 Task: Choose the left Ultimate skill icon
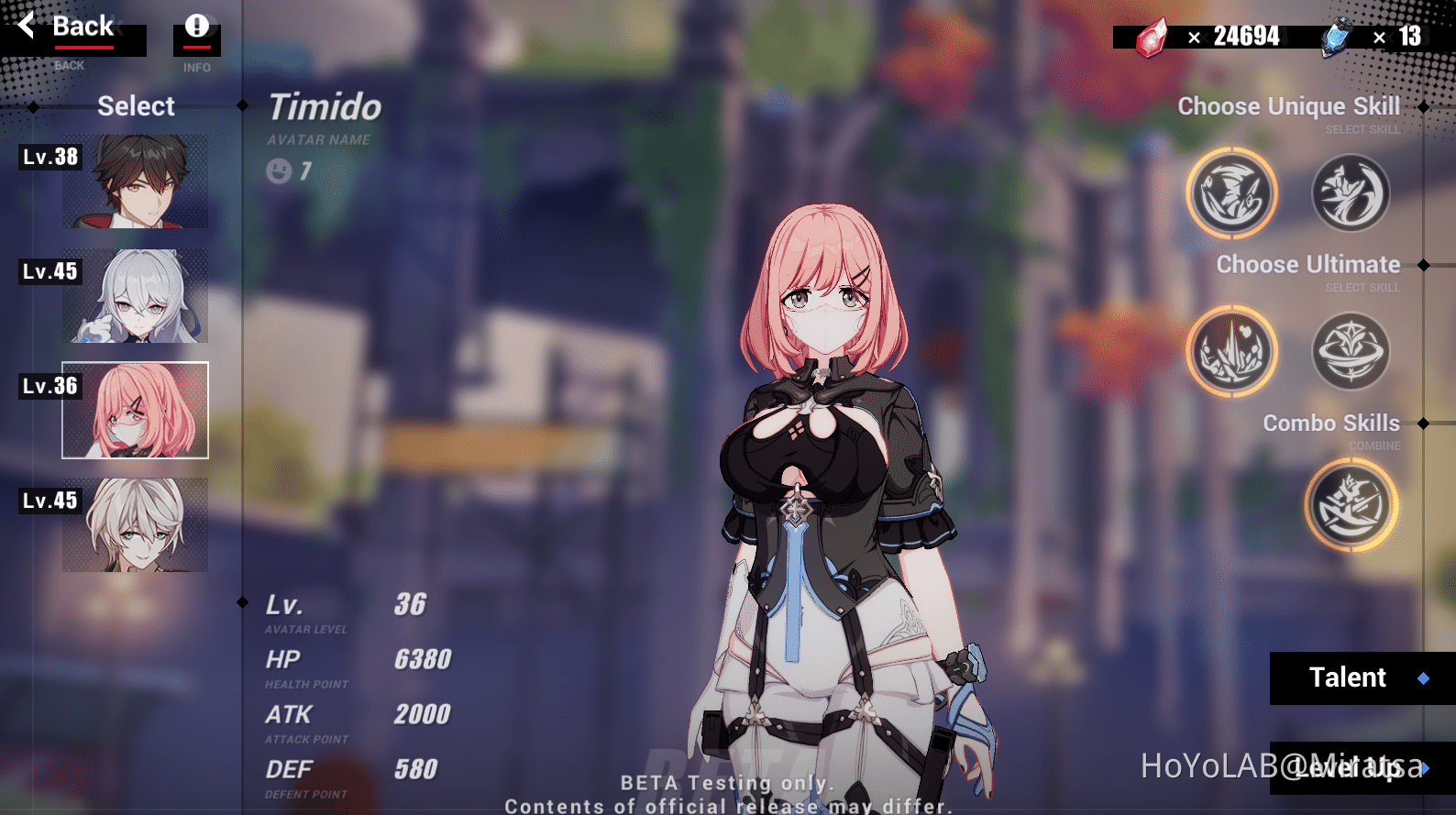(x=1231, y=352)
